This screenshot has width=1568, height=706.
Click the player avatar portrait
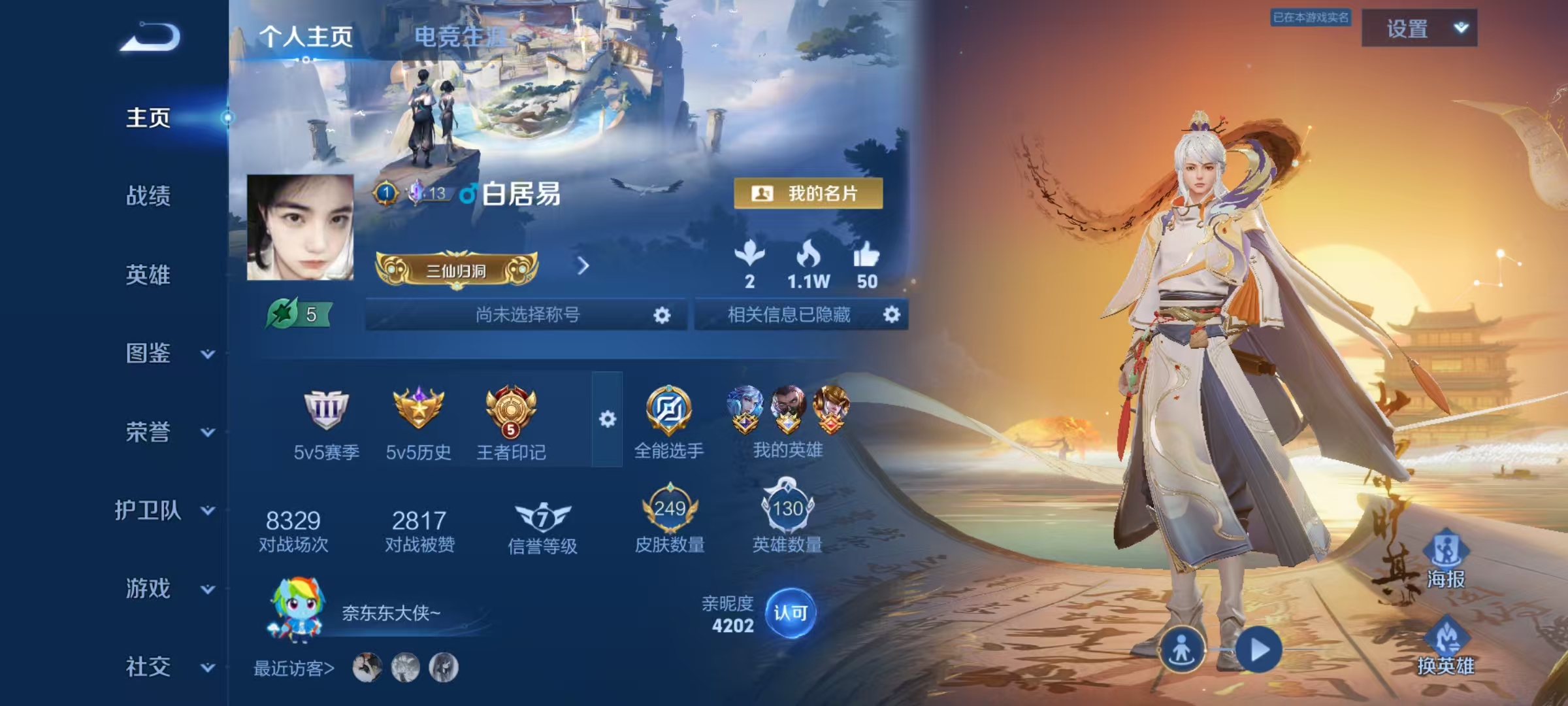301,227
